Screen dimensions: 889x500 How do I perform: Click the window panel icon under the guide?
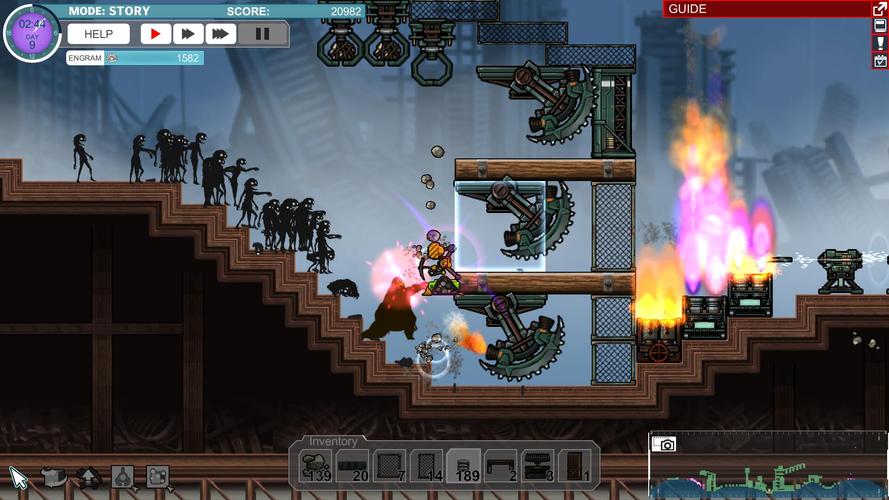[880, 26]
